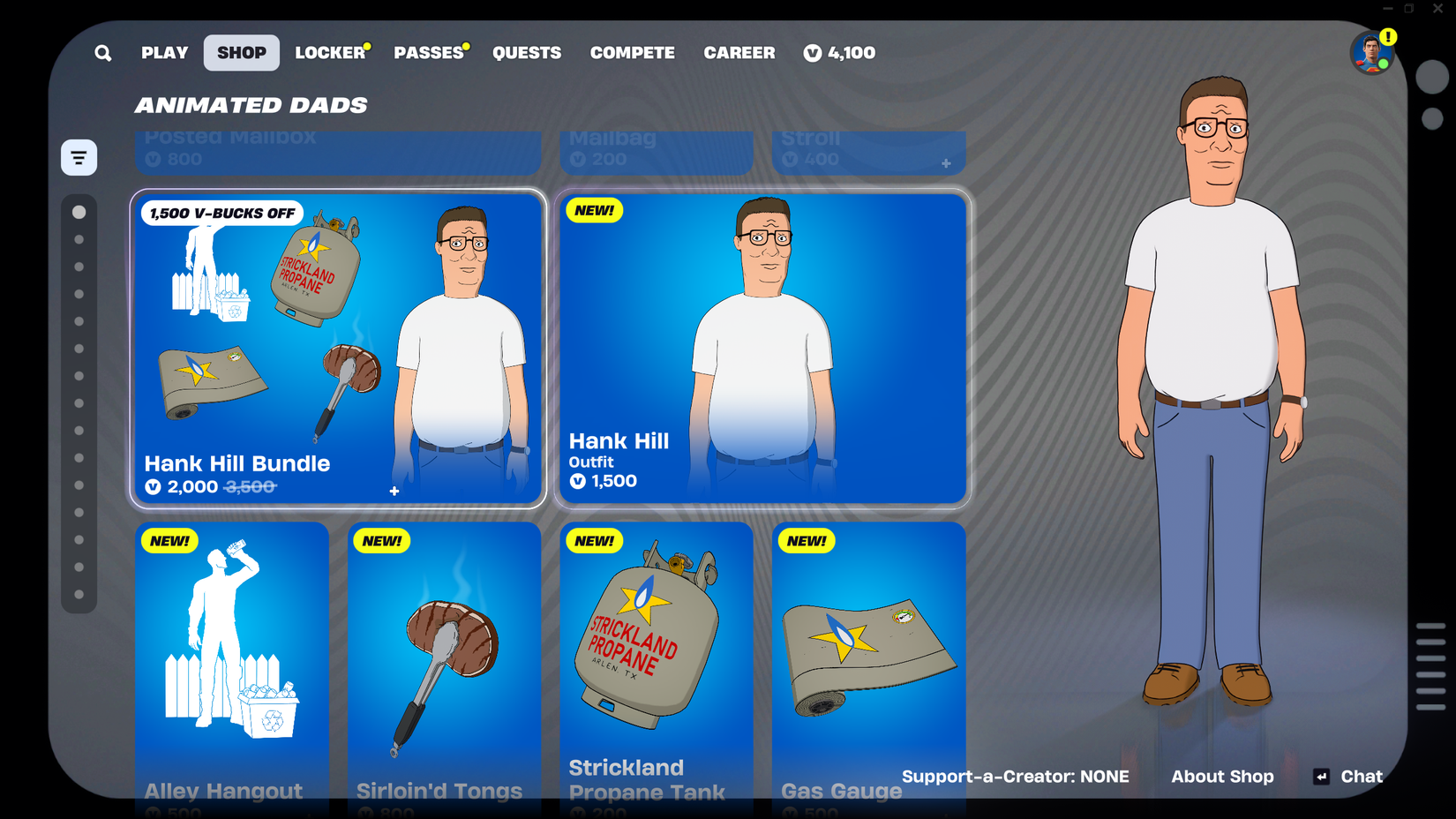
Task: Toggle the plus indicator on Hank Hill Bundle
Action: click(x=394, y=491)
